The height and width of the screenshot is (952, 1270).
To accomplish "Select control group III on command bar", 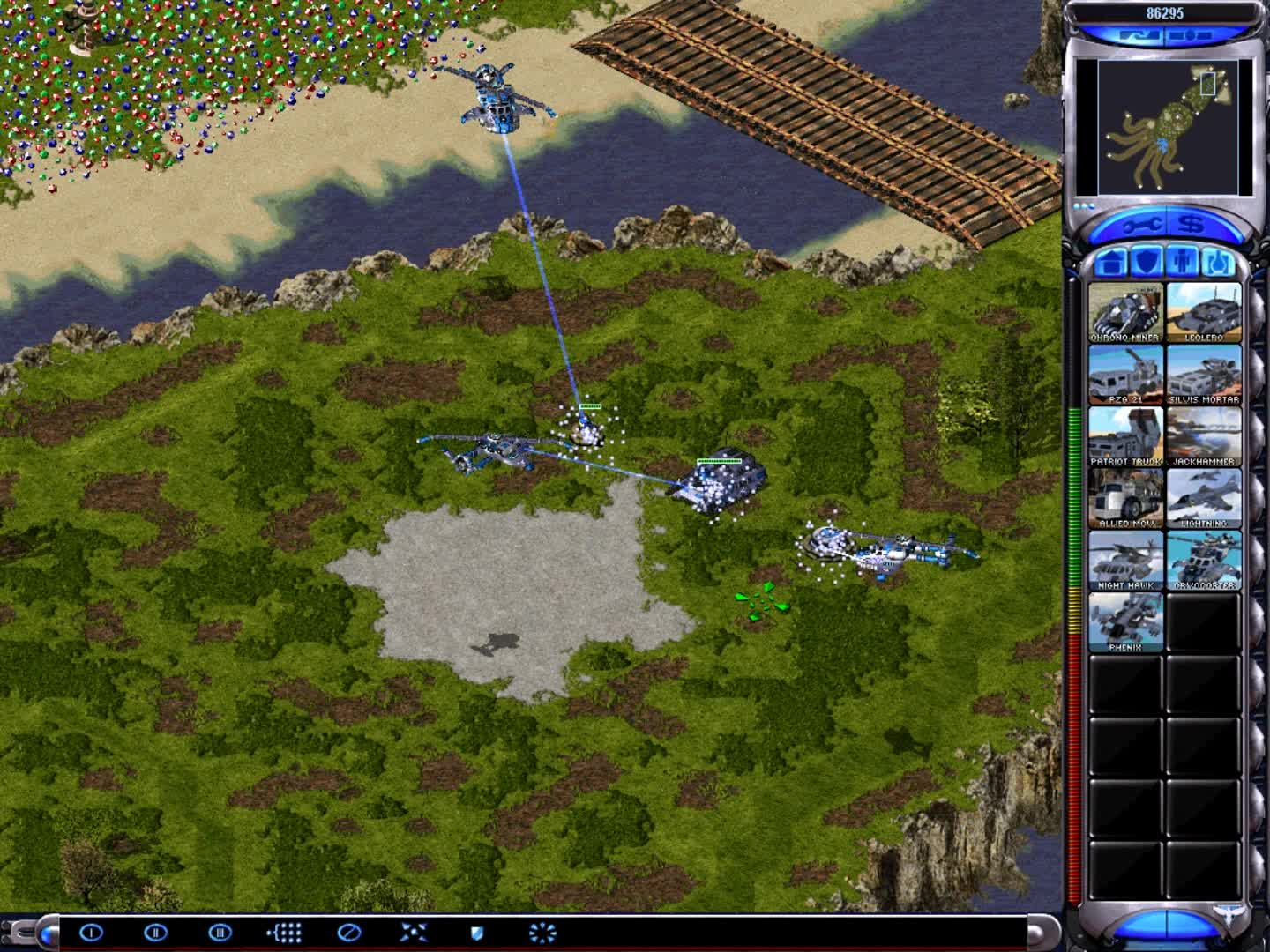I will (220, 932).
